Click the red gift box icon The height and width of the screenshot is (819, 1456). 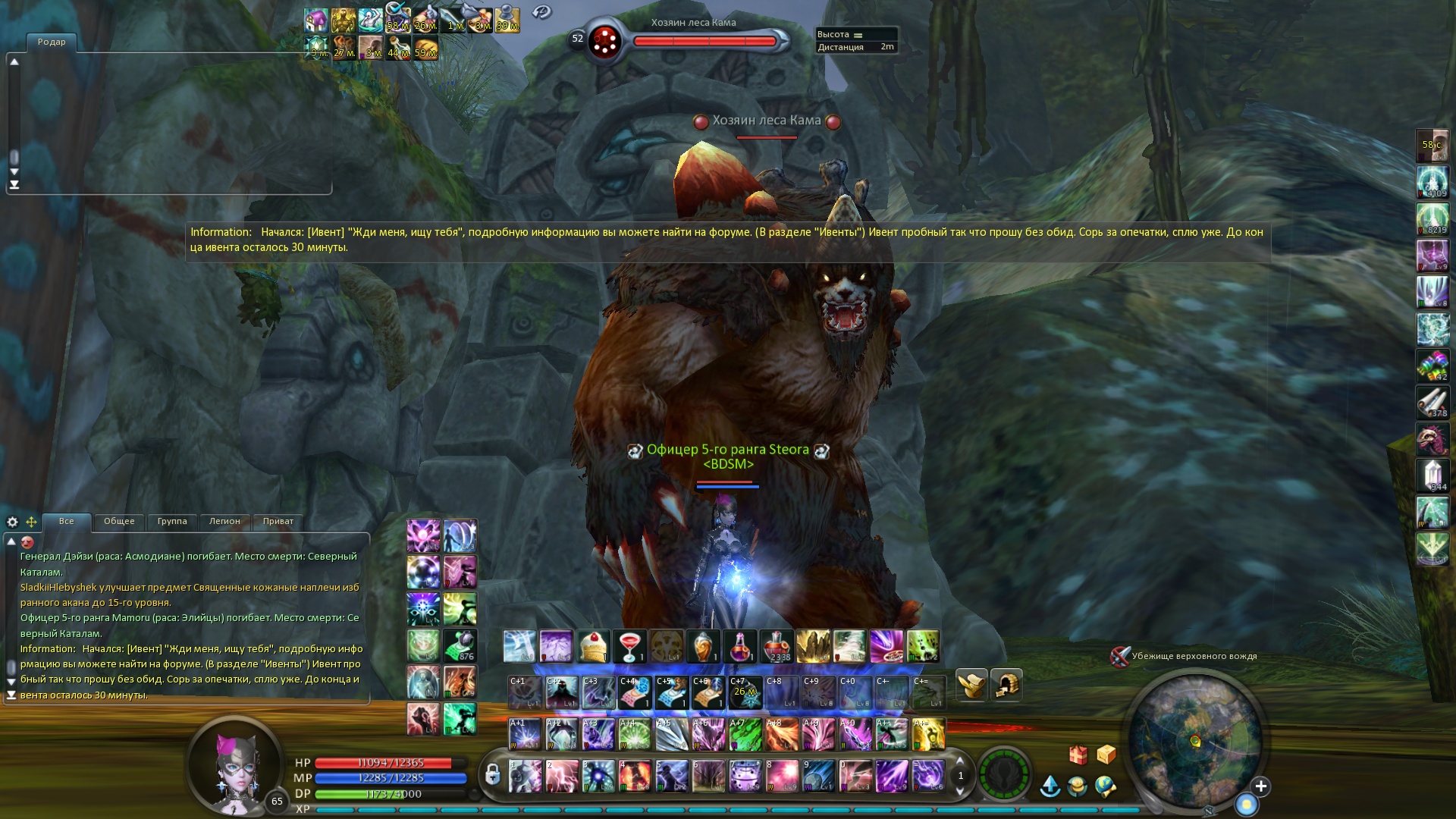click(1078, 755)
